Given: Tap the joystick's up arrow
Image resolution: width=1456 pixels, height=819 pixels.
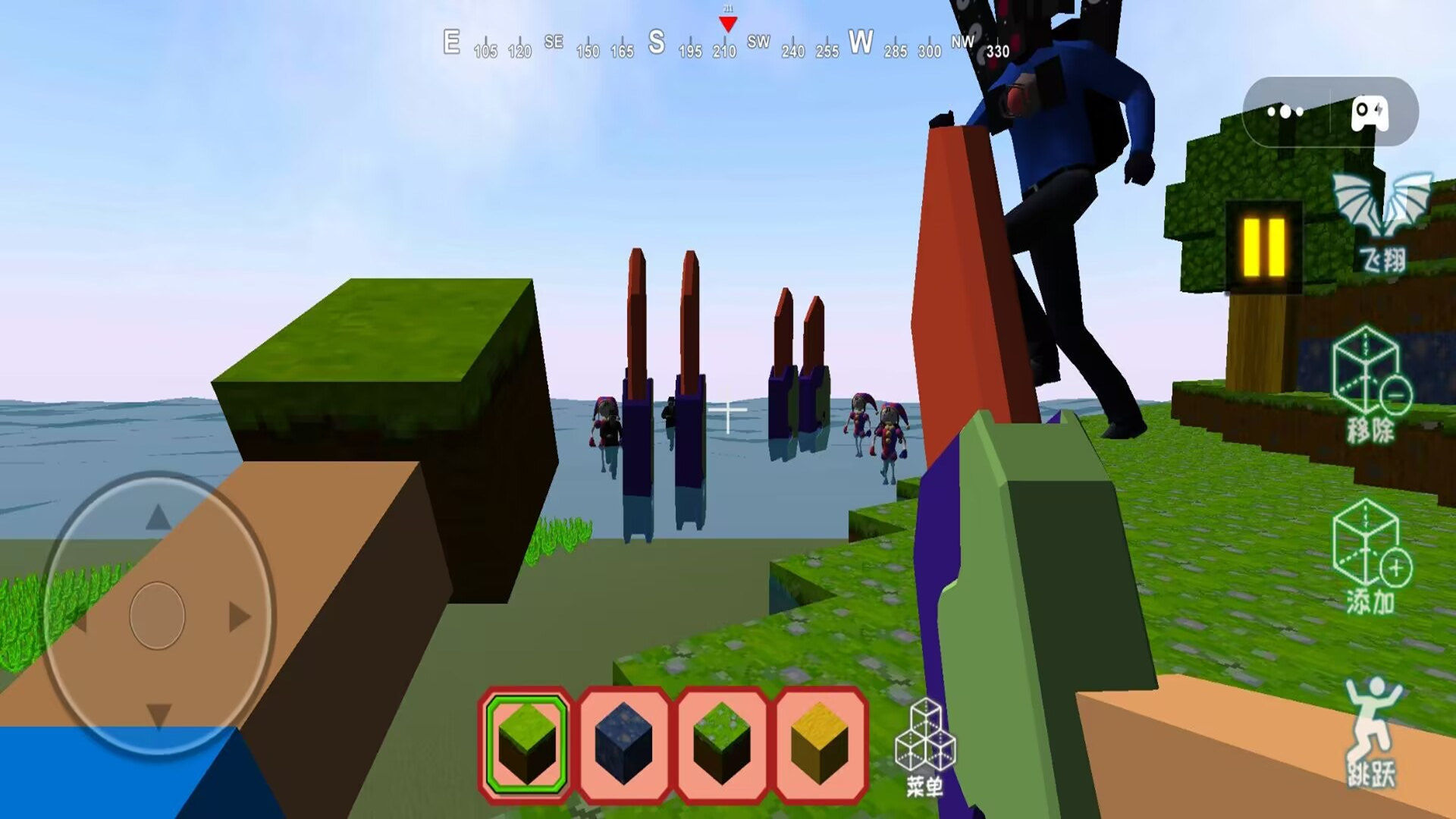Looking at the screenshot, I should pos(158,518).
